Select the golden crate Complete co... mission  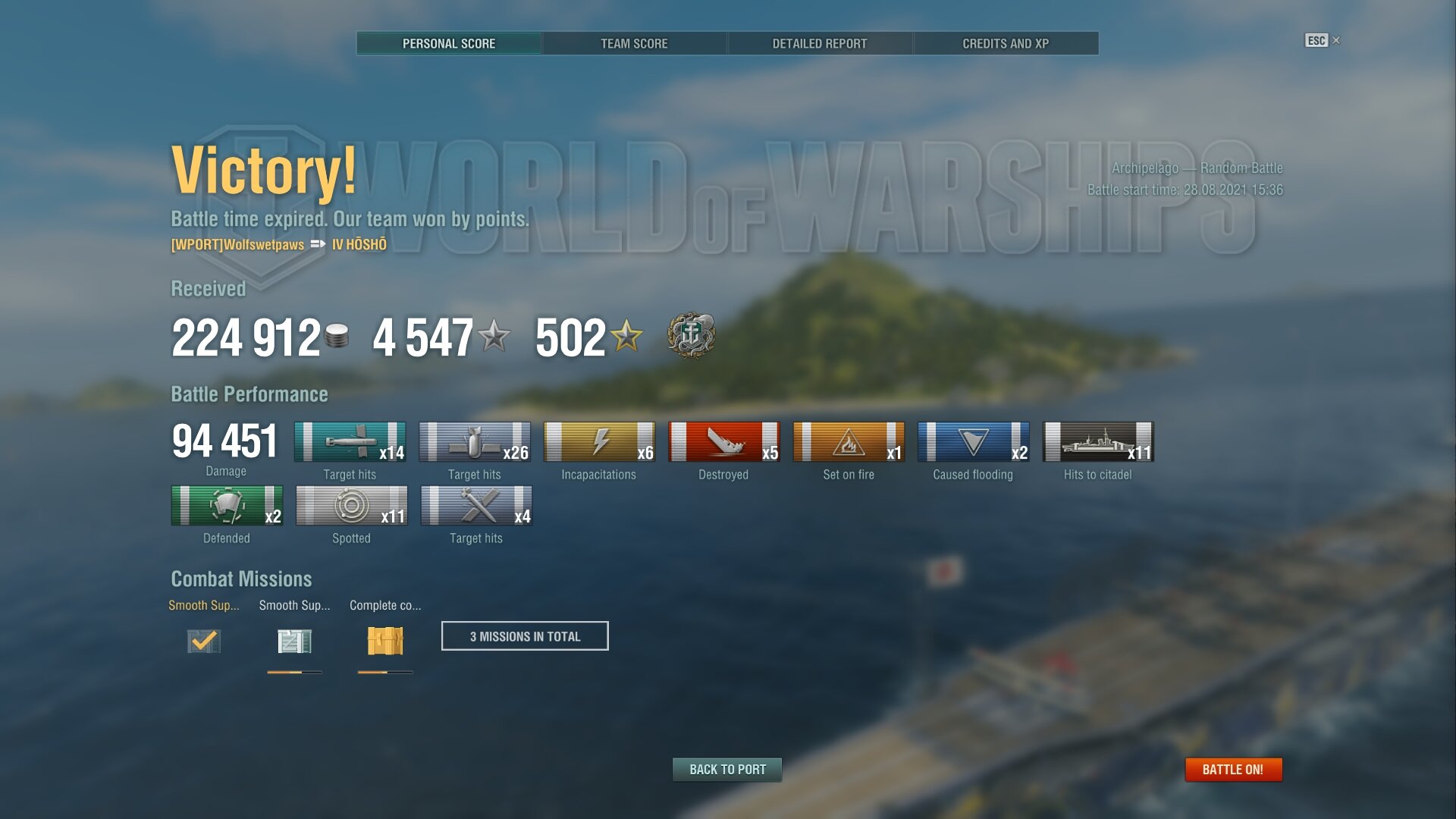[x=385, y=641]
